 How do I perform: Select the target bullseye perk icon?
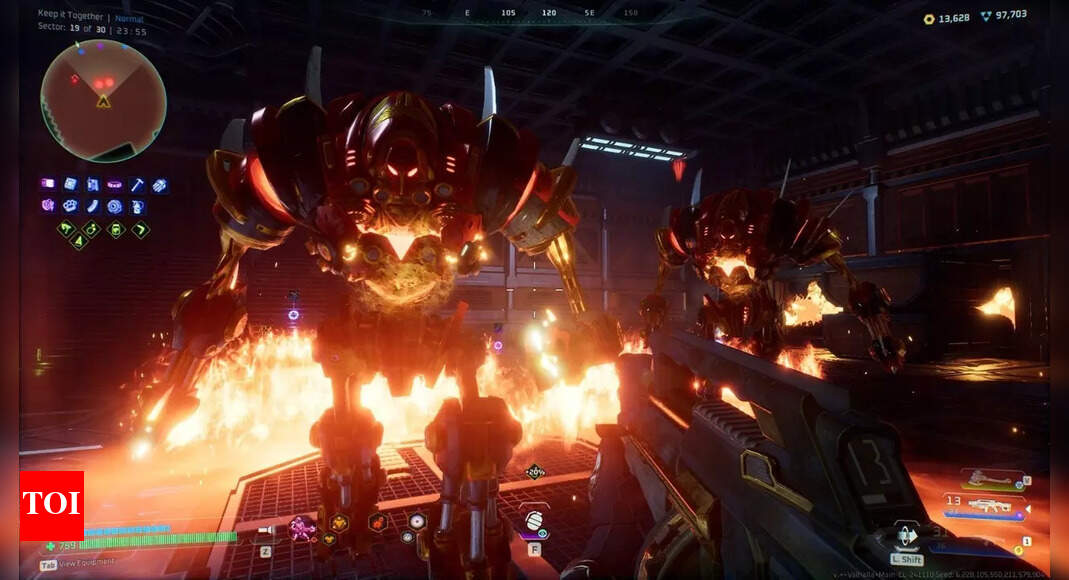(x=115, y=206)
